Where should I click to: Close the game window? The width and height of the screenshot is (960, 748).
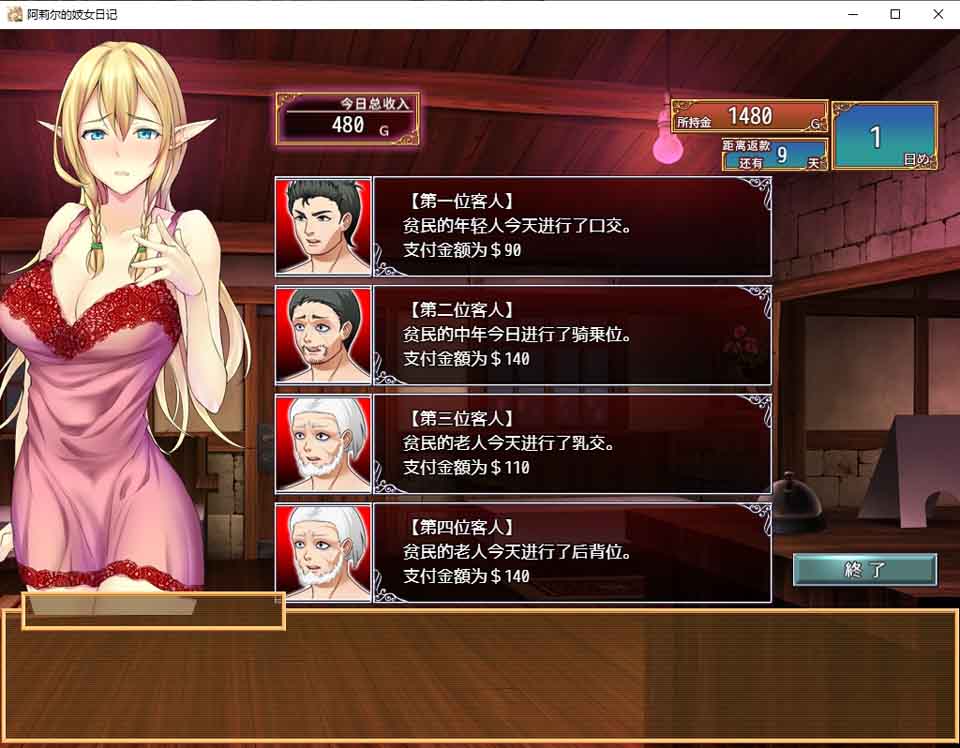tap(938, 14)
